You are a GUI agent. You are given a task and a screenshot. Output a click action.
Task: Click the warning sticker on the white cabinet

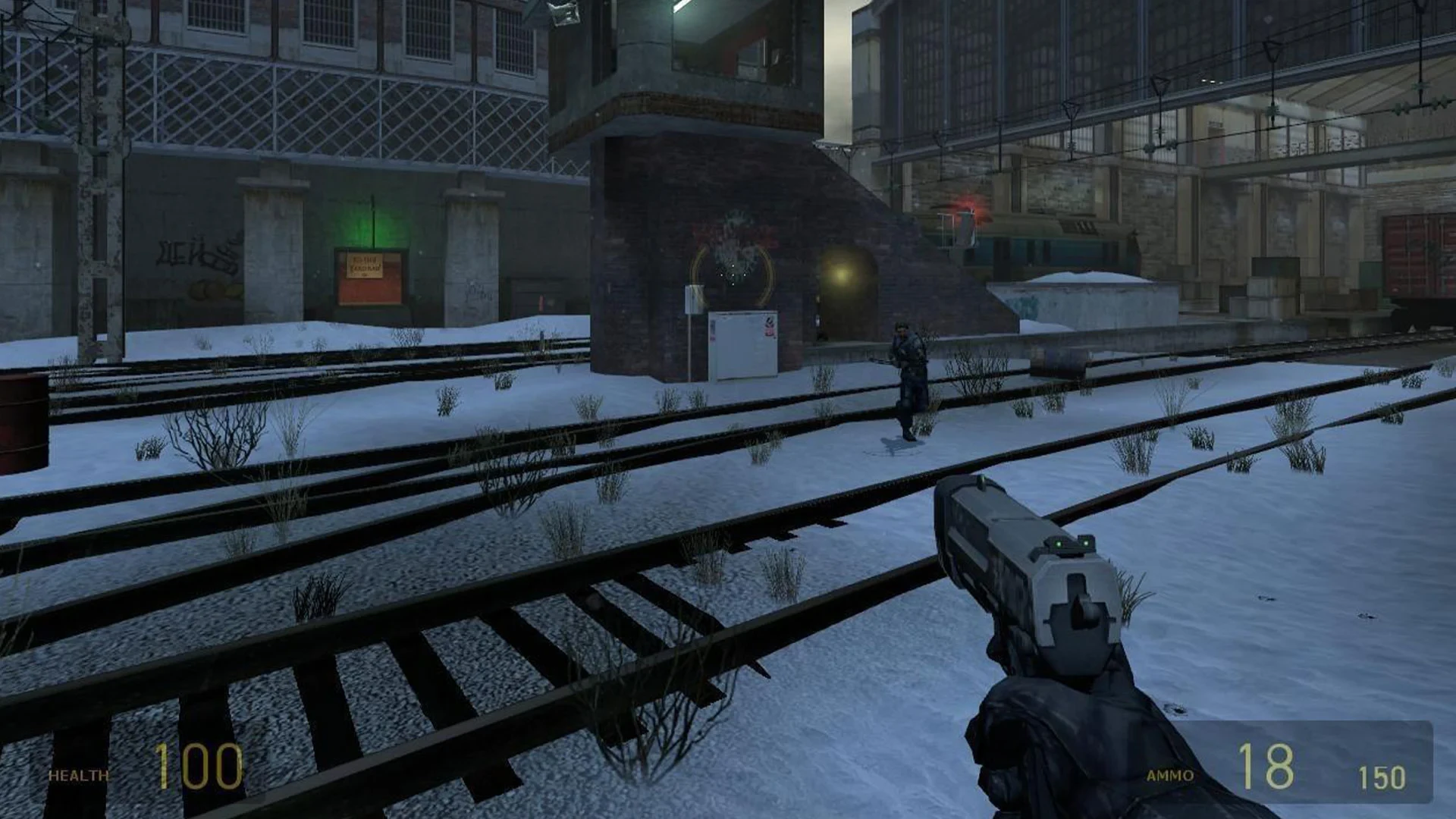769,326
